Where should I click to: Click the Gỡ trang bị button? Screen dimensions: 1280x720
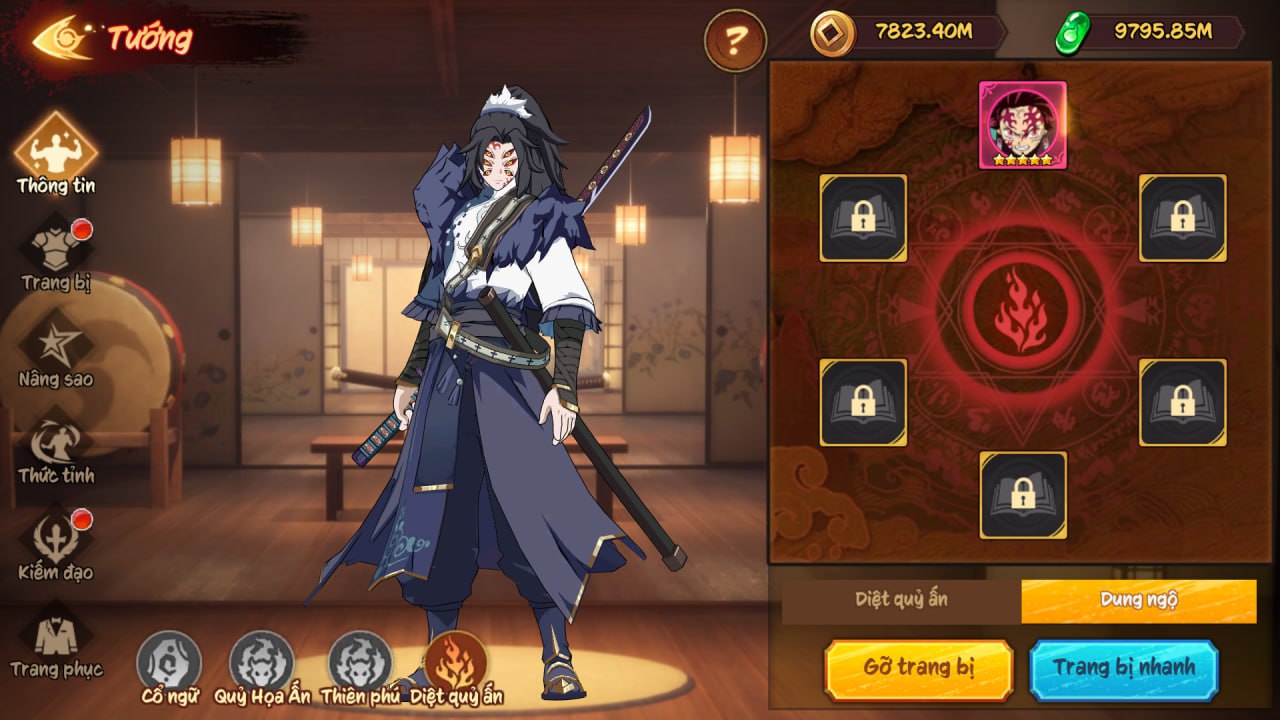tap(918, 668)
